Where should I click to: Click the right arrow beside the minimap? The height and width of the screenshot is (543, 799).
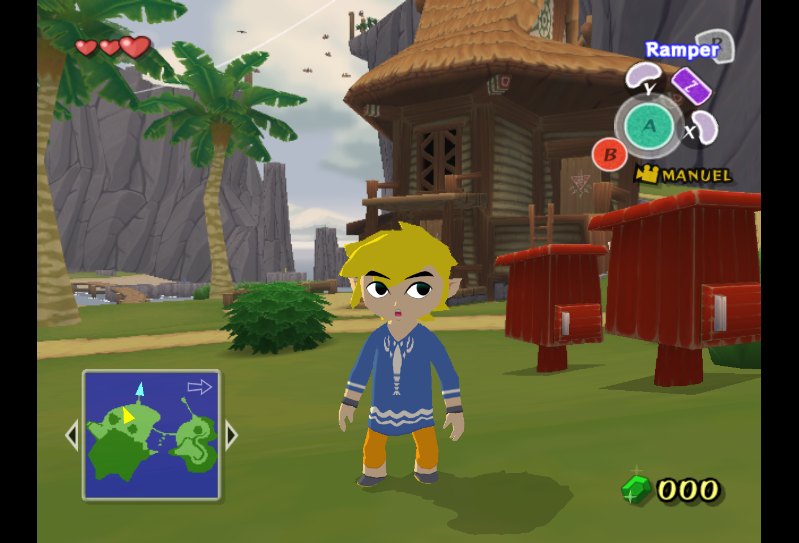click(231, 435)
